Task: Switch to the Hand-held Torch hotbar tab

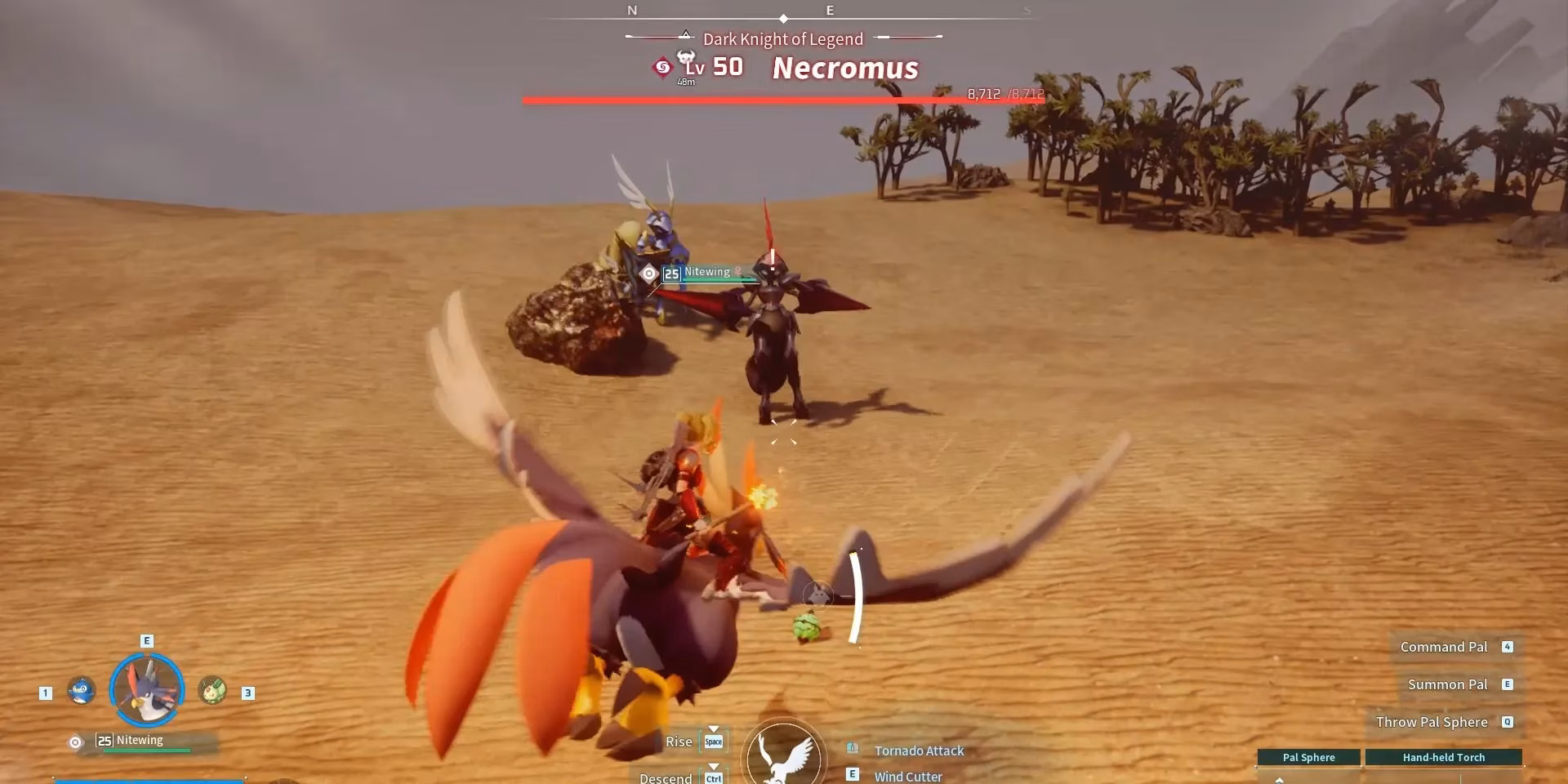Action: [1443, 756]
